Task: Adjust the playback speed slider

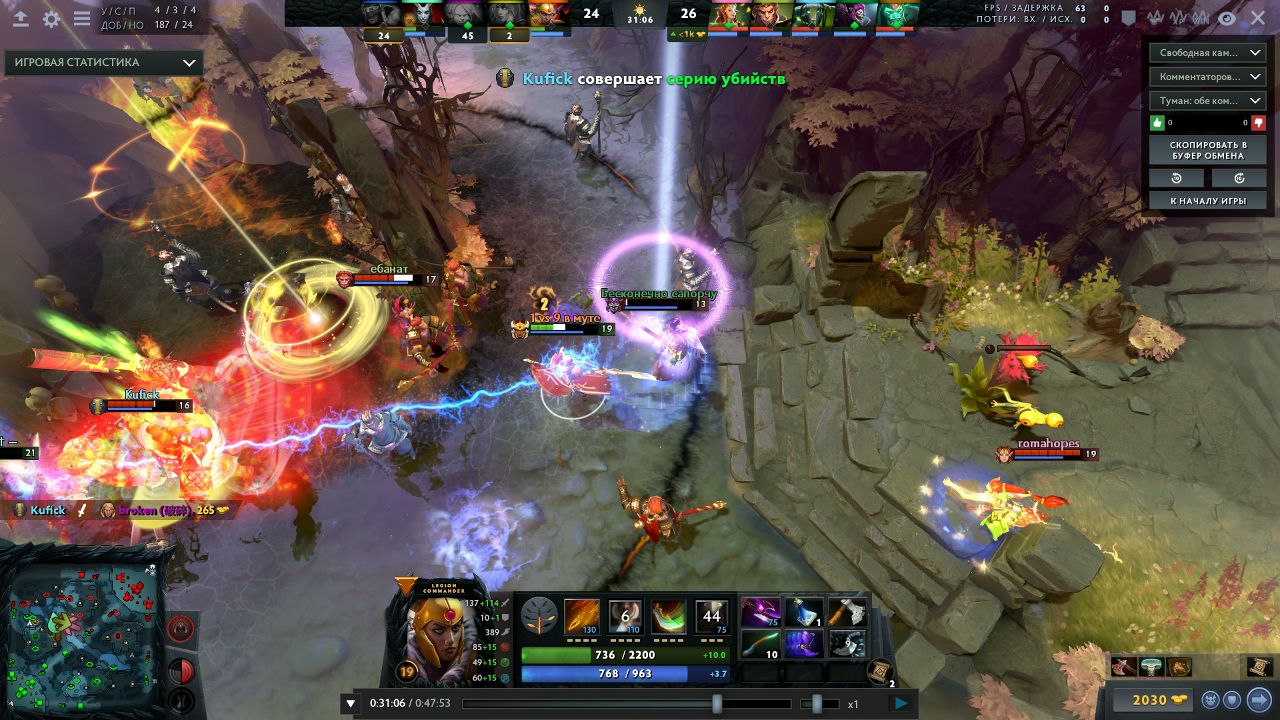Action: click(x=817, y=704)
